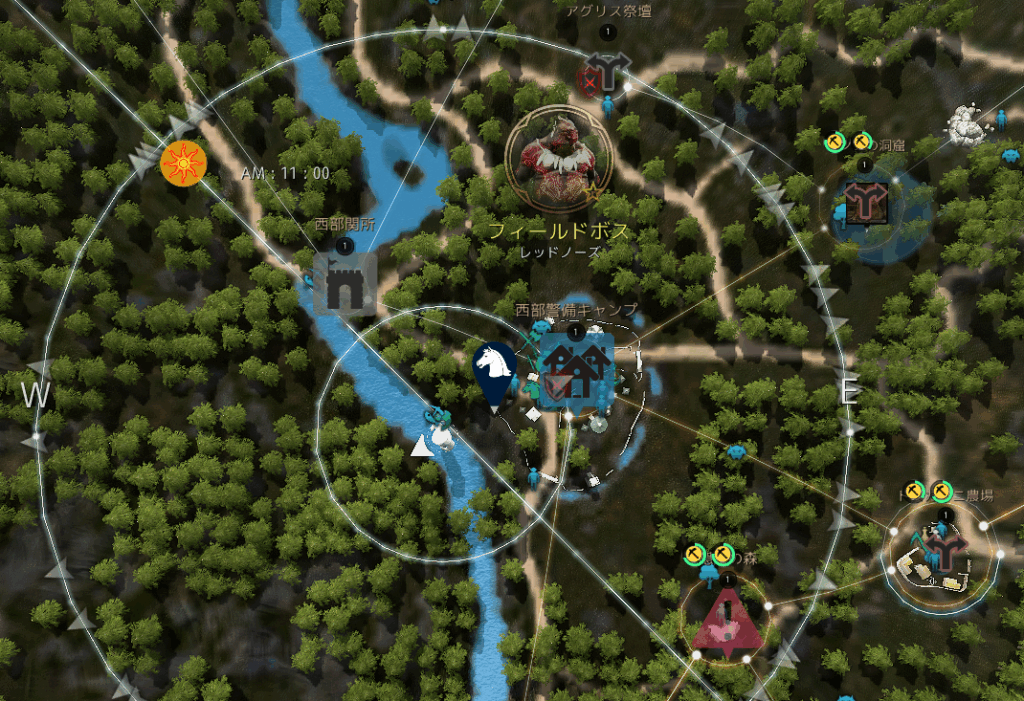The image size is (1024, 701).
Task: Click the sun time-of-day icon
Action: pyautogui.click(x=182, y=161)
